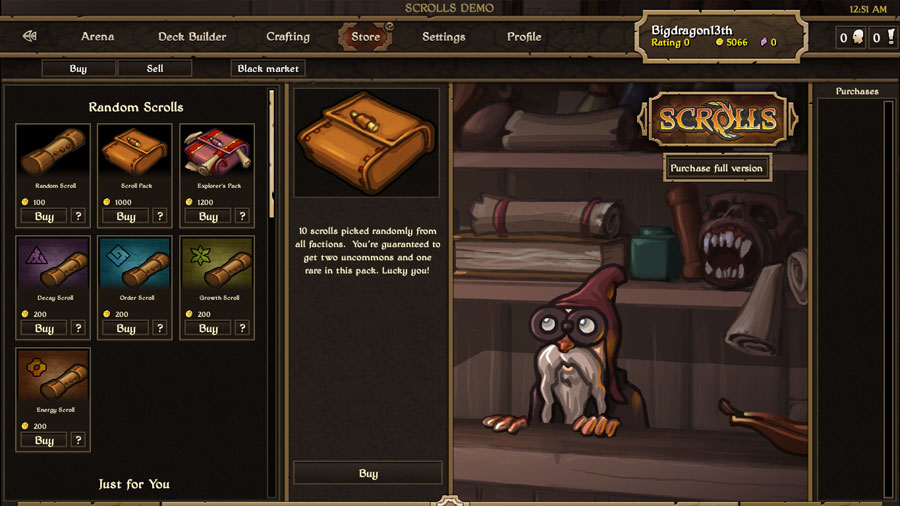900x506 pixels.
Task: Switch to the Sell tab
Action: (154, 69)
